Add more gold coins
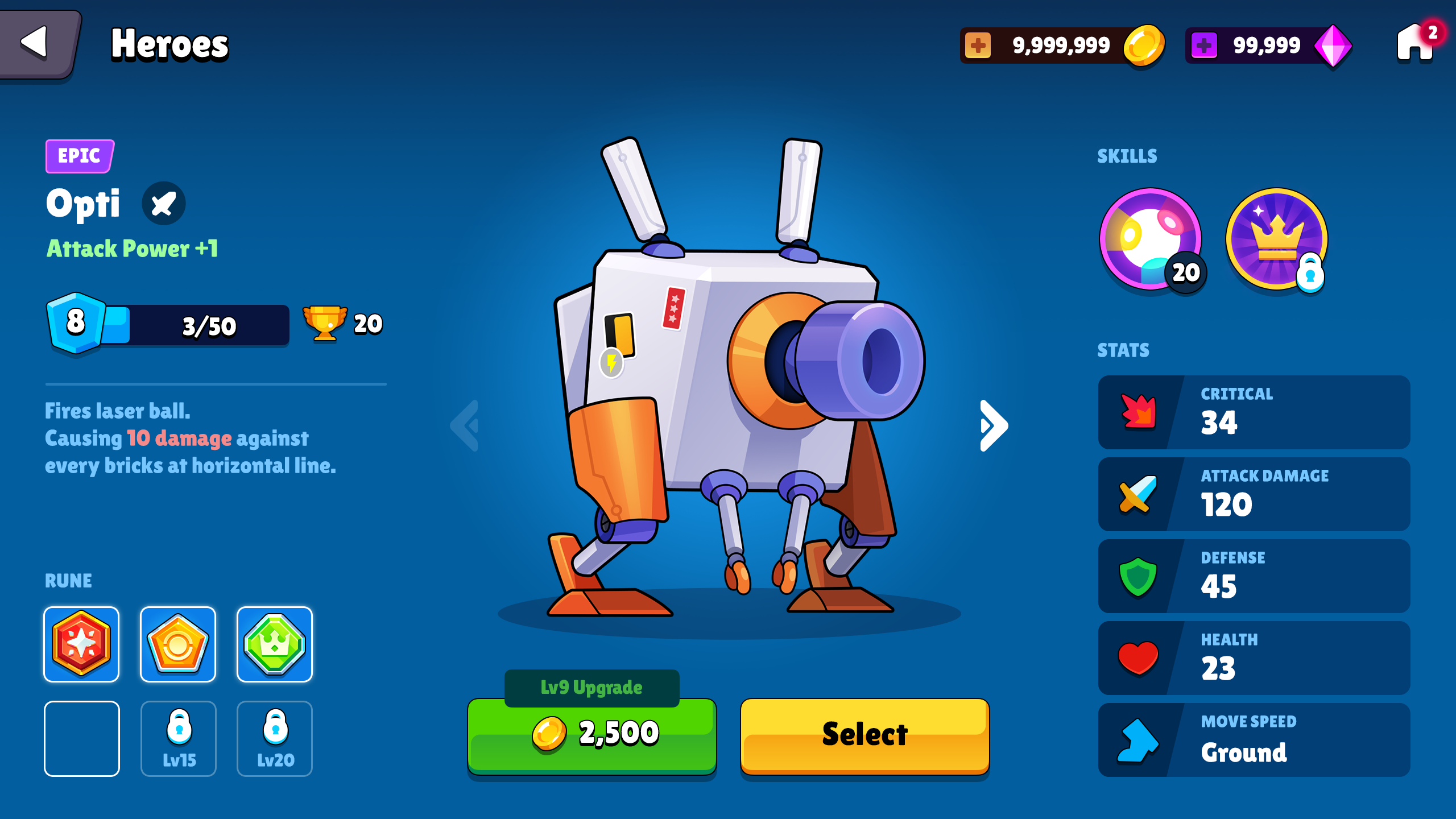Viewport: 1456px width, 819px height. pyautogui.click(x=978, y=45)
